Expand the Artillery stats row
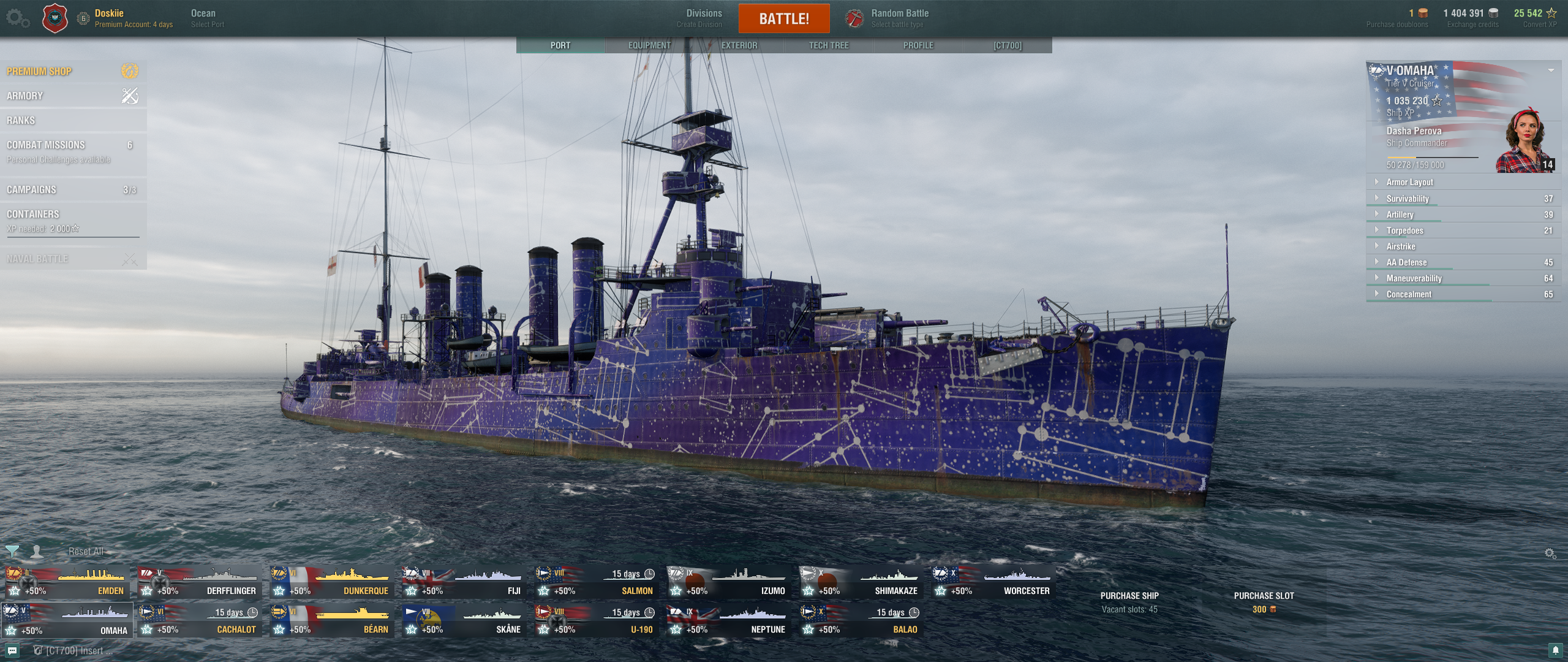The image size is (1568, 662). (1400, 215)
